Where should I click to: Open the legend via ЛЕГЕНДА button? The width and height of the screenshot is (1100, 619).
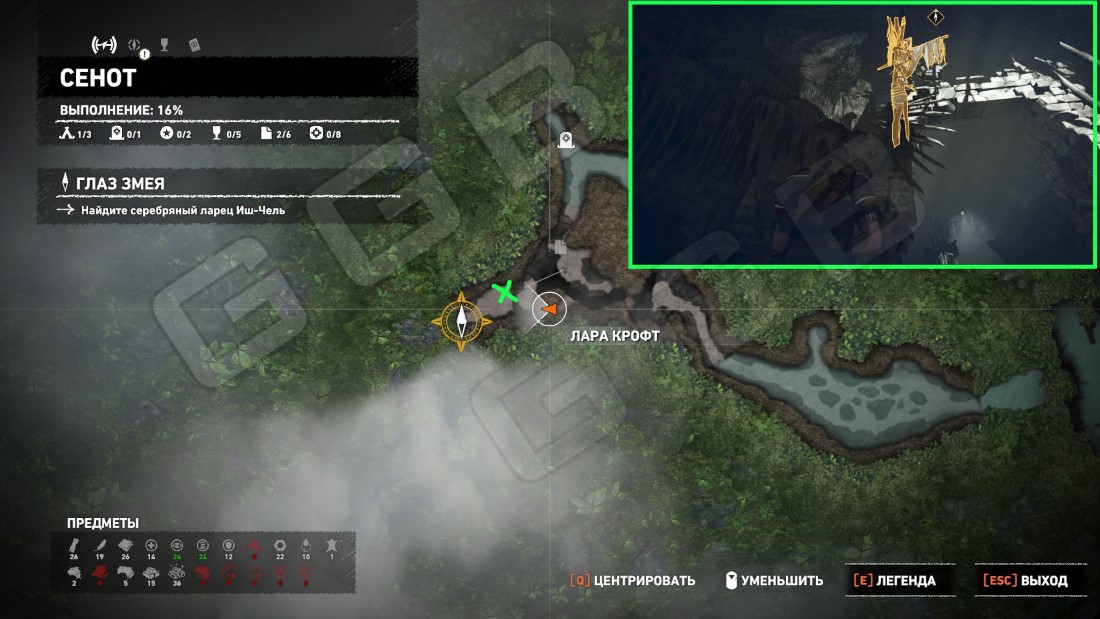pyautogui.click(x=895, y=580)
